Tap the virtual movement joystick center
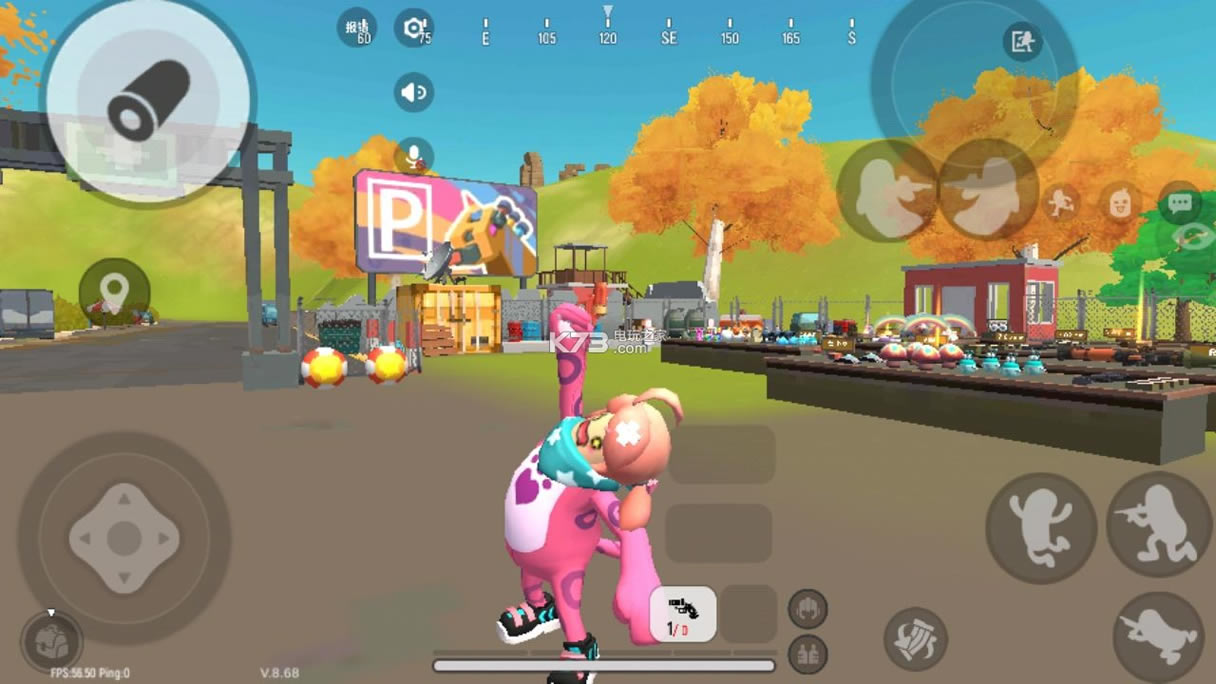The width and height of the screenshot is (1216, 684). coord(124,538)
